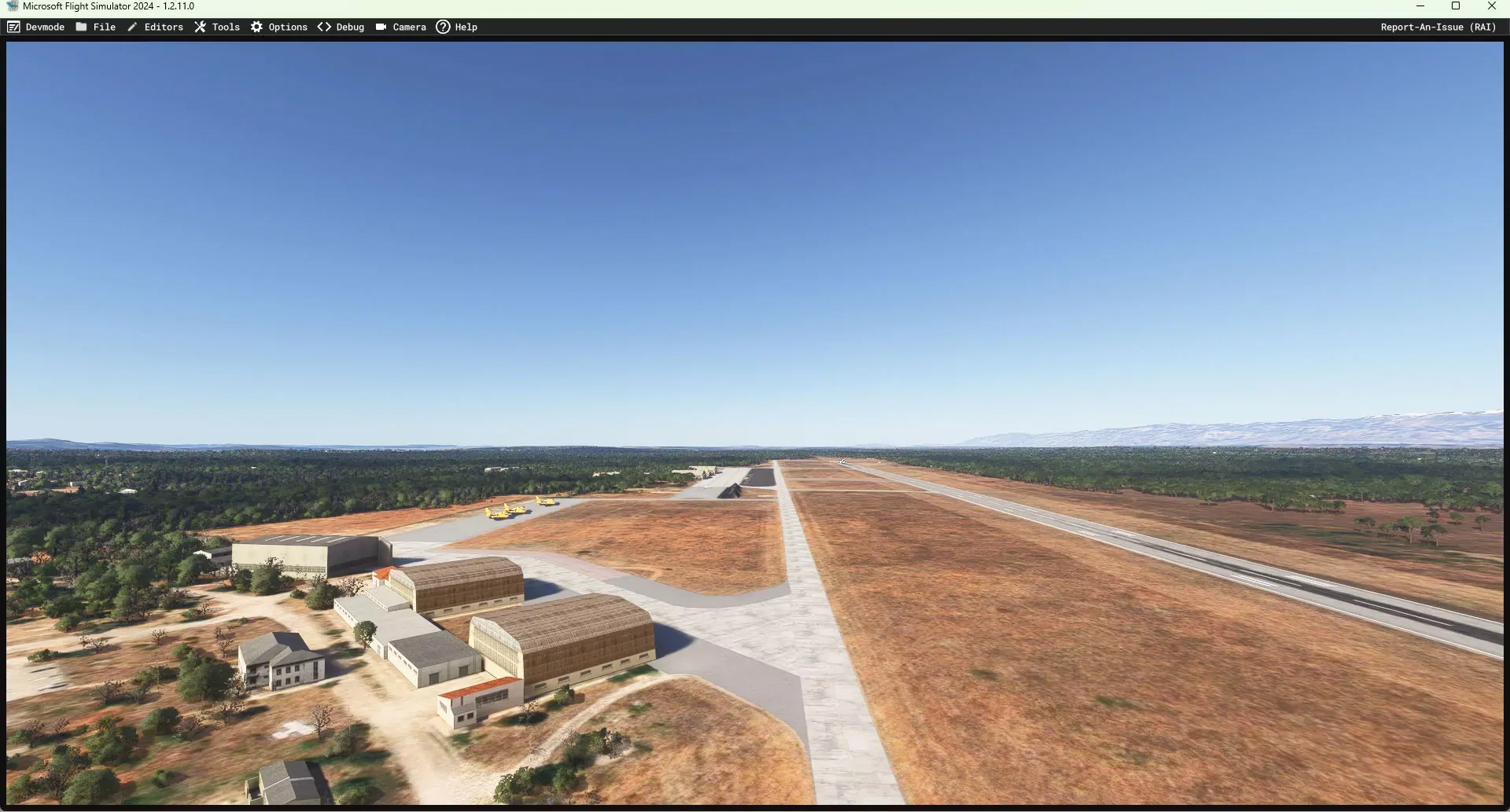Open the Camera menu
The image size is (1510, 812).
[x=401, y=27]
